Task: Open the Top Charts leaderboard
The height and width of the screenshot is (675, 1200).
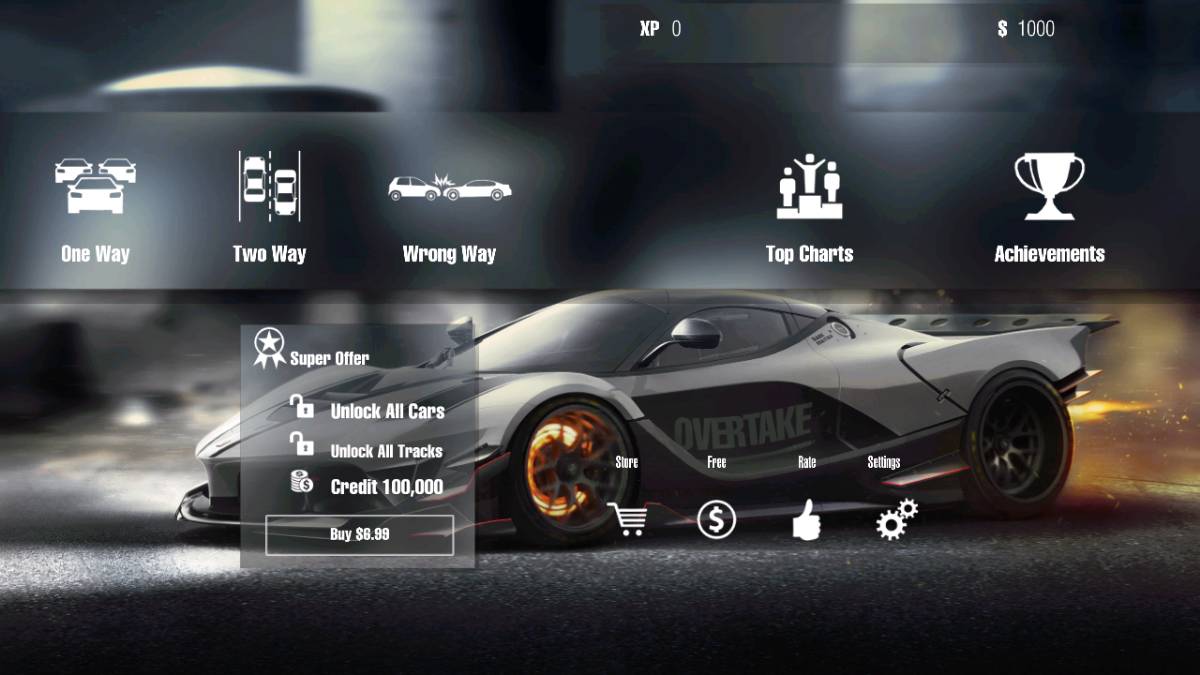Action: tap(809, 208)
